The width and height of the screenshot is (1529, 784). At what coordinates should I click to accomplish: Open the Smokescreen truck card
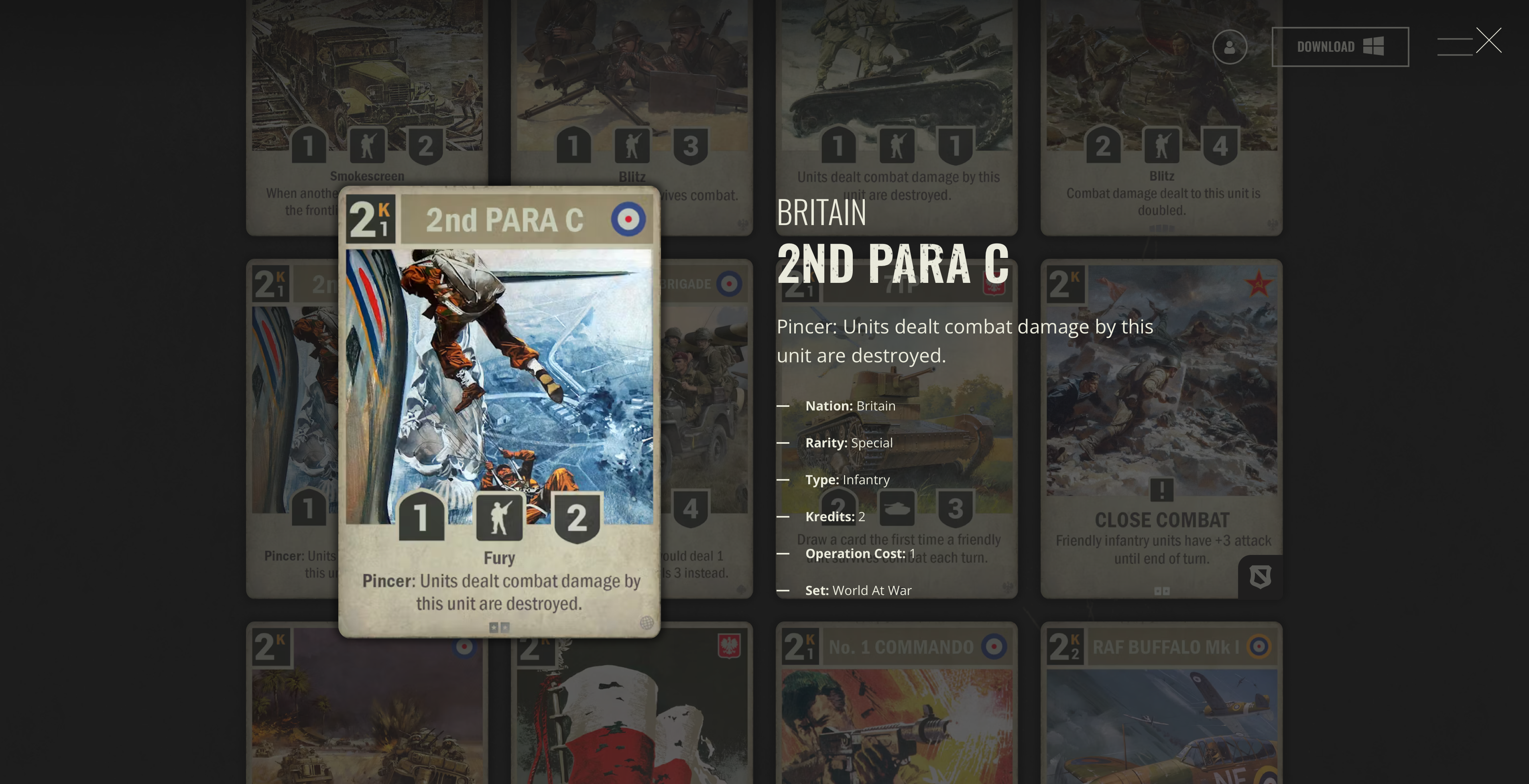pyautogui.click(x=366, y=107)
